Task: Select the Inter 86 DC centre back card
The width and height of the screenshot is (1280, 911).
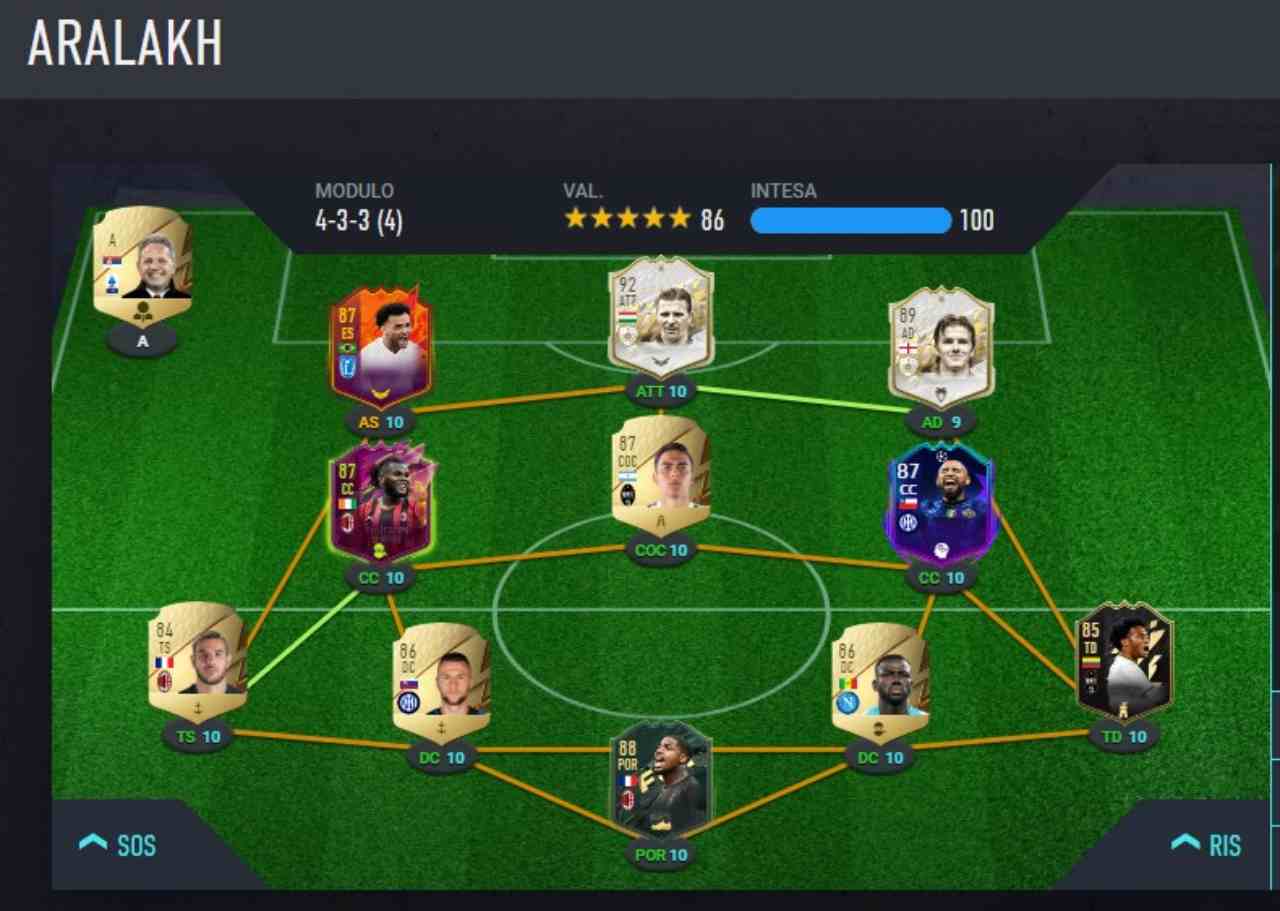Action: point(441,682)
